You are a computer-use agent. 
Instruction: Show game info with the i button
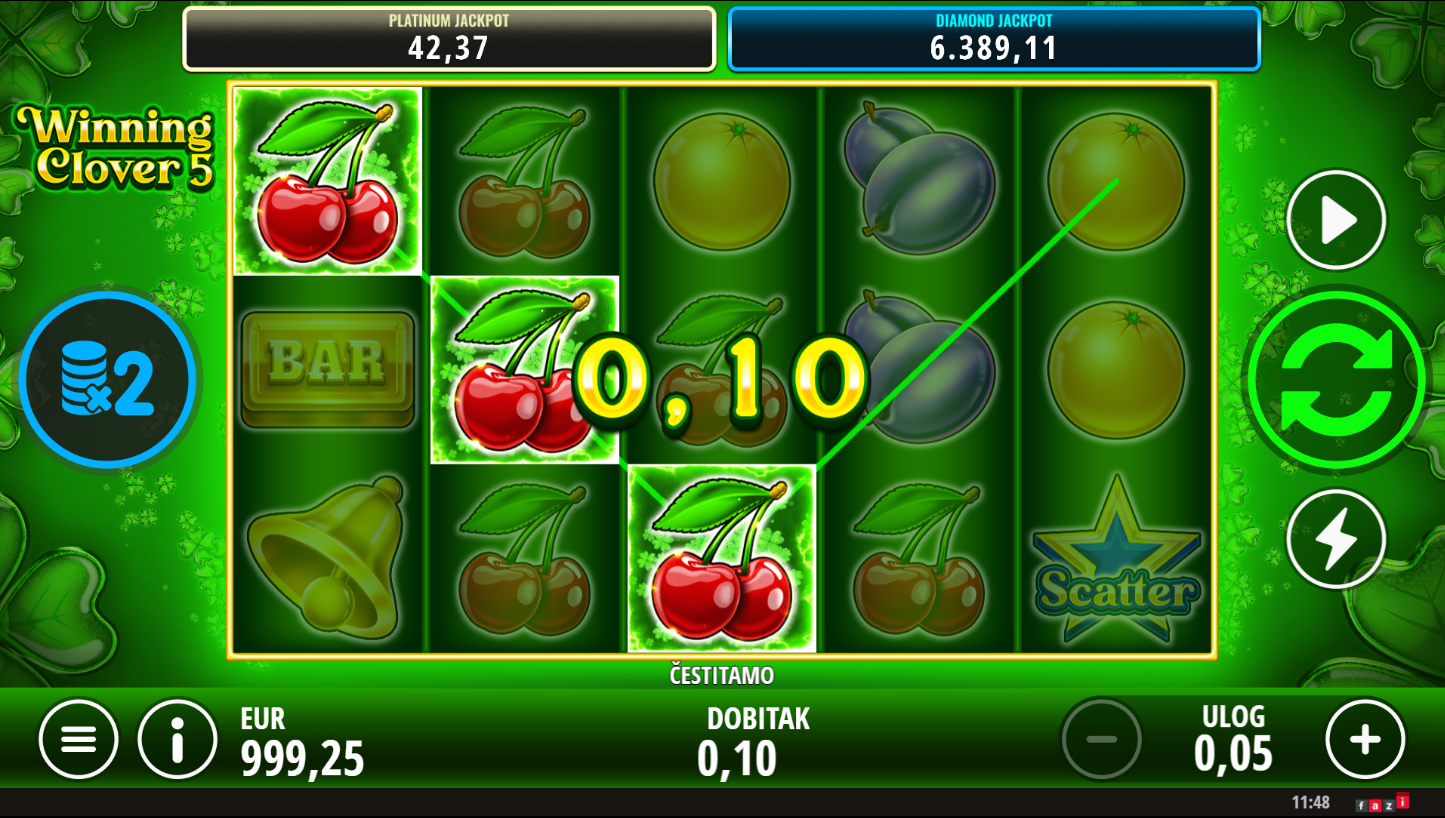178,740
